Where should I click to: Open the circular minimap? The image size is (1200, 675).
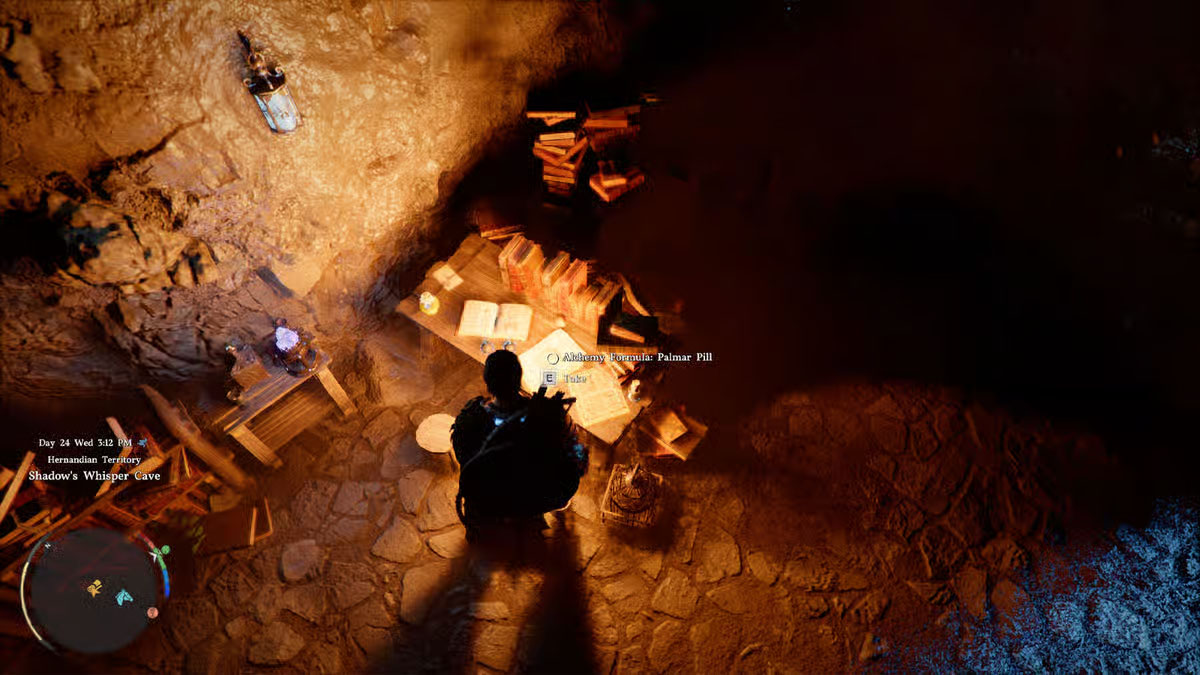click(95, 590)
